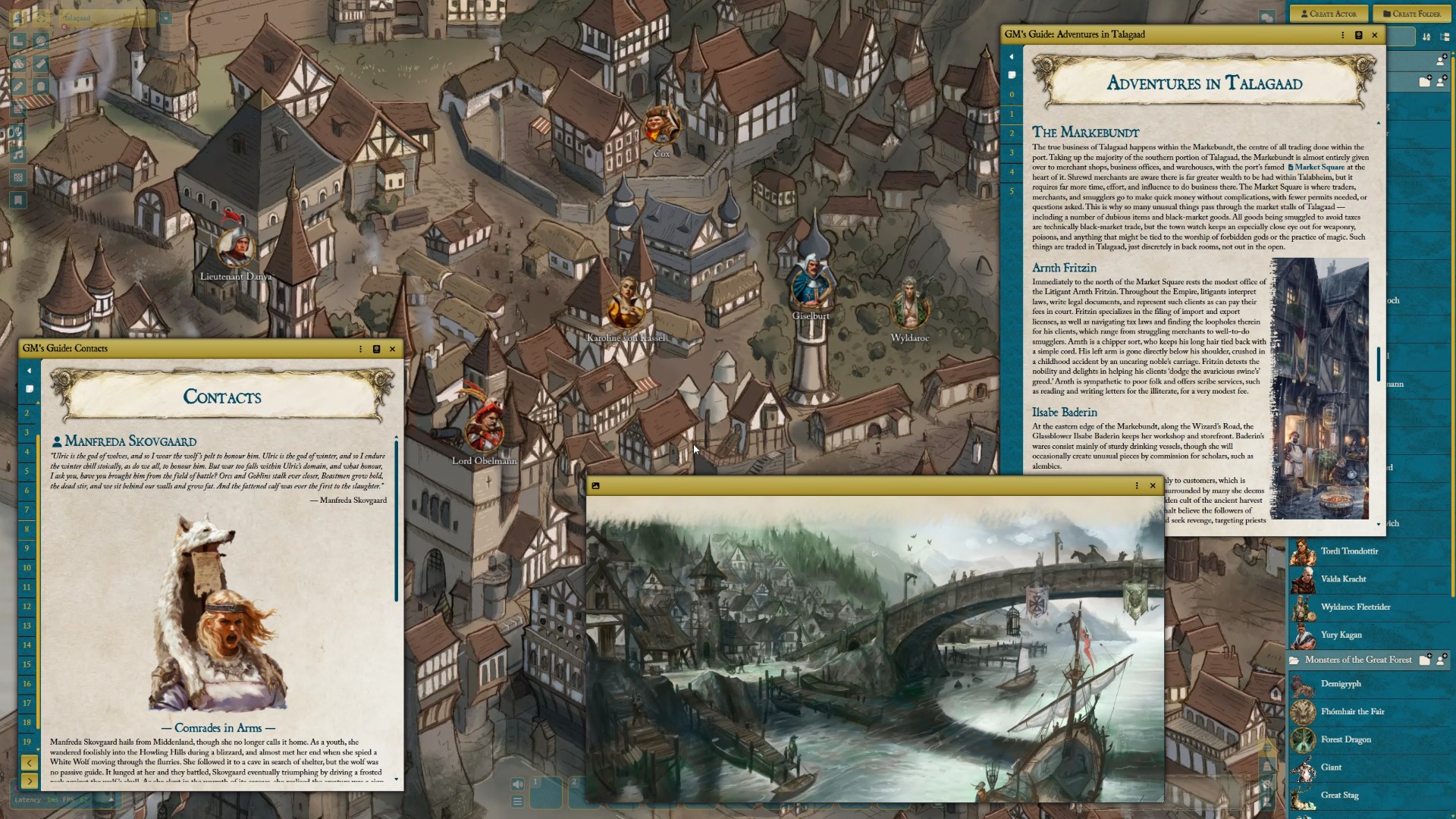Open the Manfreda Skovgaard actor link heading

click(x=130, y=441)
